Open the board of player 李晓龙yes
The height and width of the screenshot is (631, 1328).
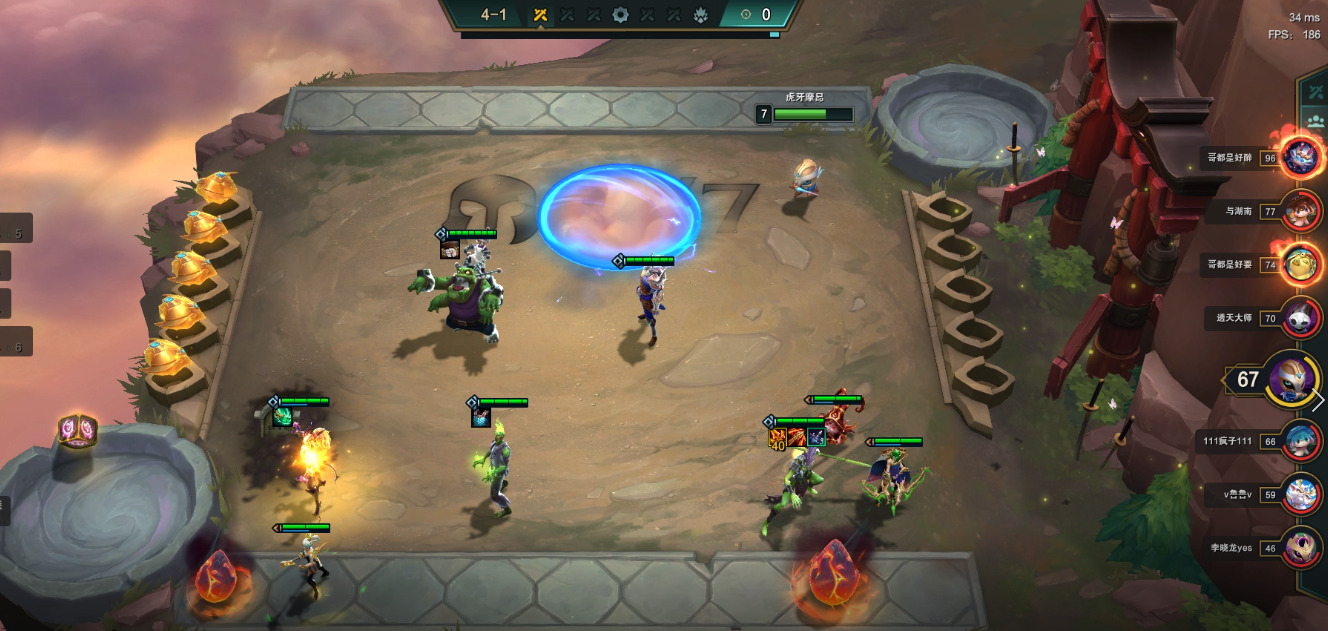[1301, 548]
